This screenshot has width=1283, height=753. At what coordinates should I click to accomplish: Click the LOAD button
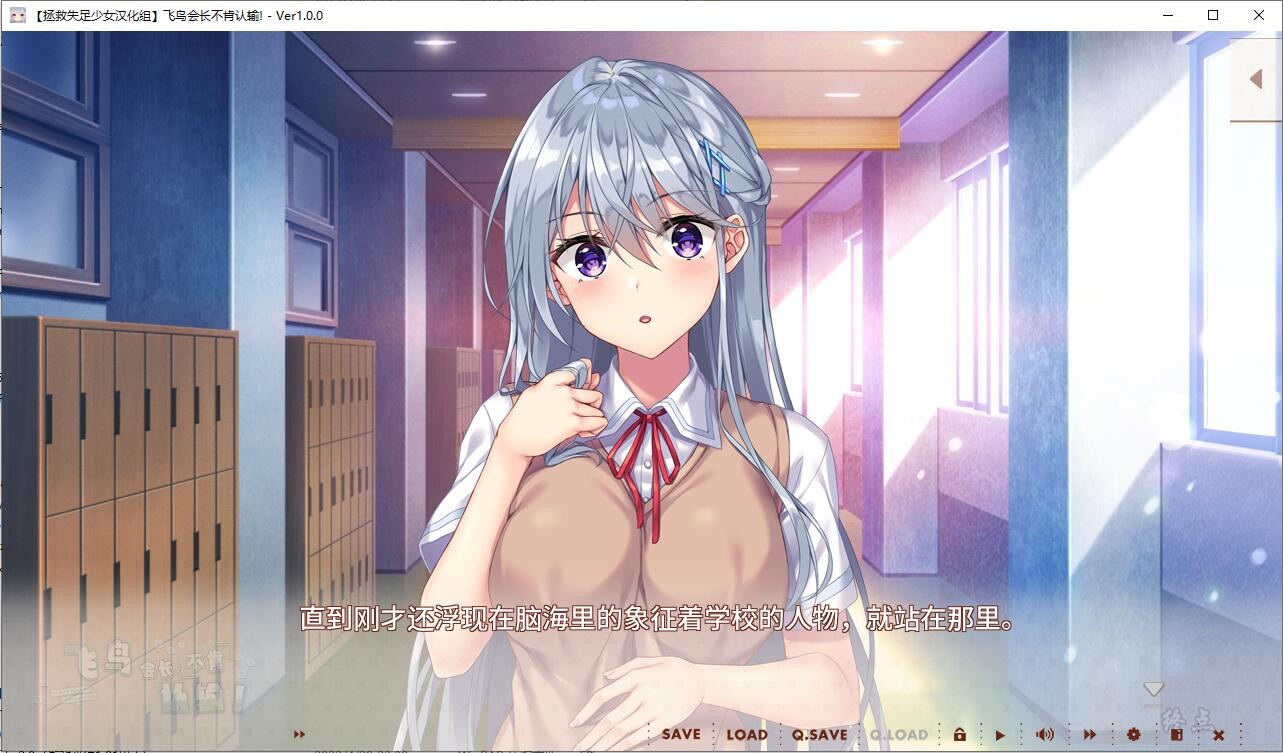pyautogui.click(x=747, y=733)
